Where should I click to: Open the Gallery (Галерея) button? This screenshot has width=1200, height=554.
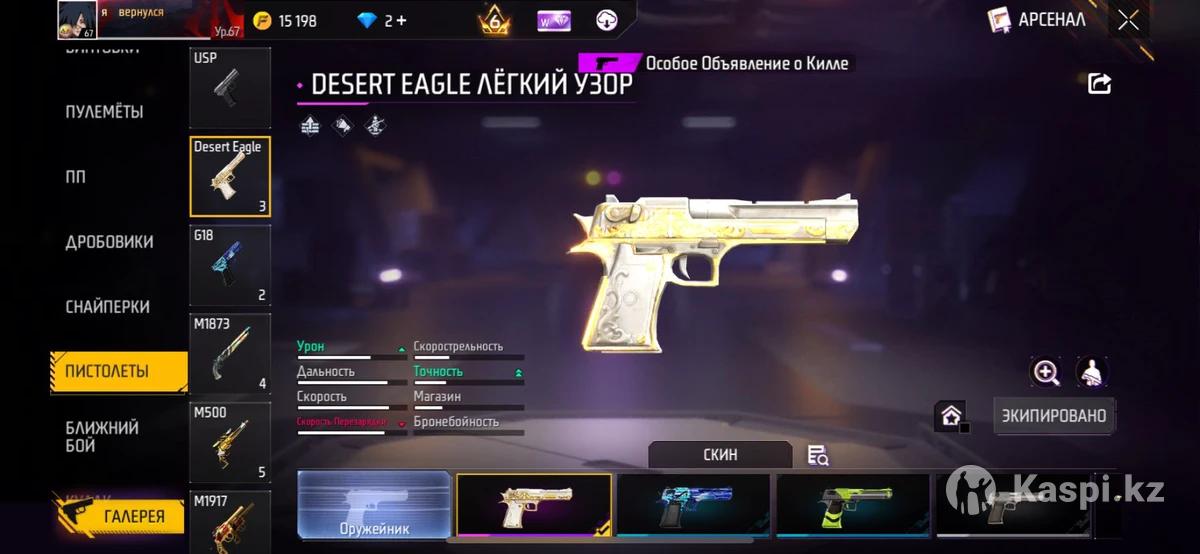tap(121, 516)
